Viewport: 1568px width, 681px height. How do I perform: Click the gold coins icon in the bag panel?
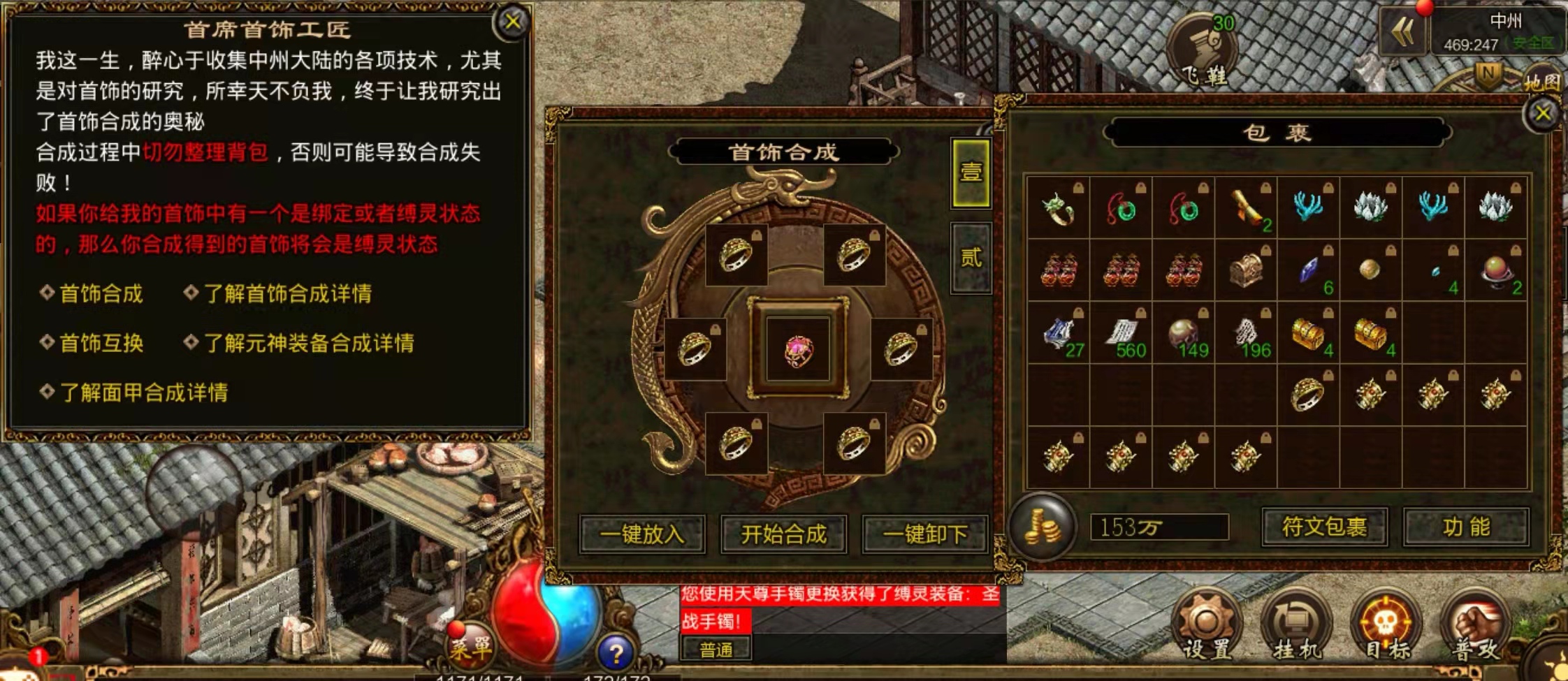tap(1043, 529)
